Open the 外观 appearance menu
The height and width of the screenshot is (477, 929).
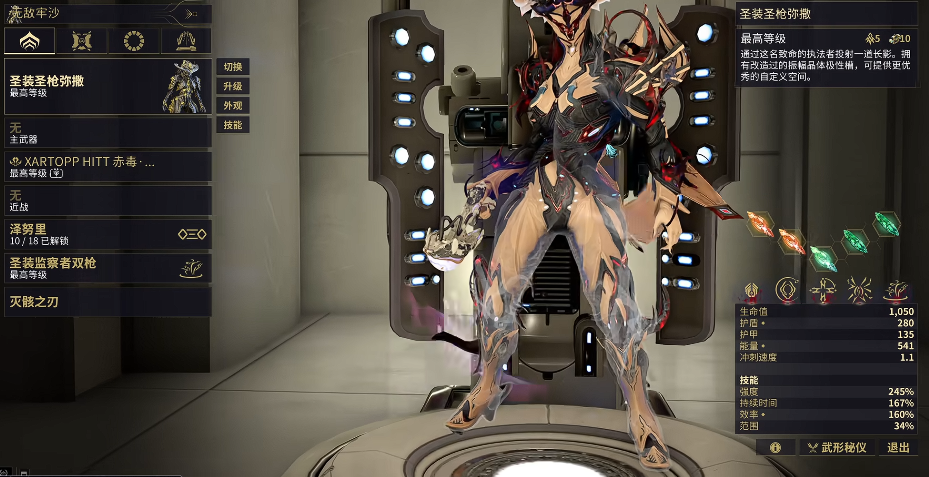[233, 106]
